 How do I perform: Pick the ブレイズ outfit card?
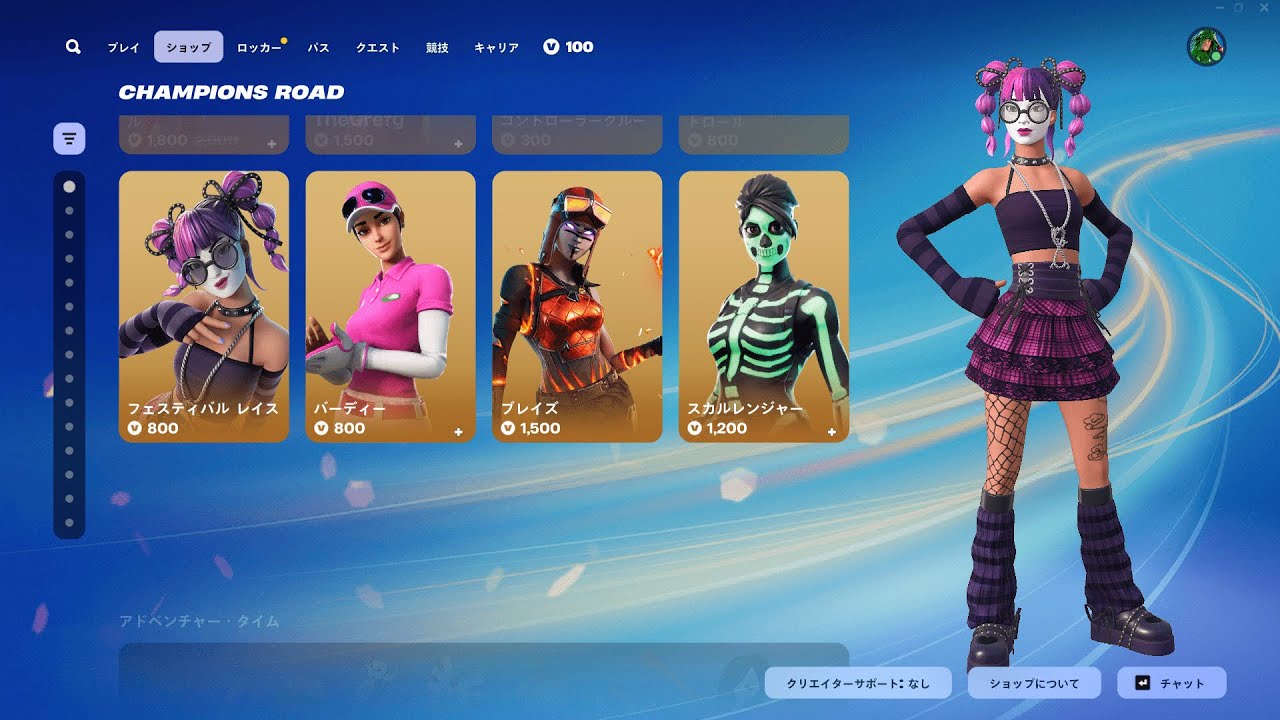pyautogui.click(x=577, y=306)
